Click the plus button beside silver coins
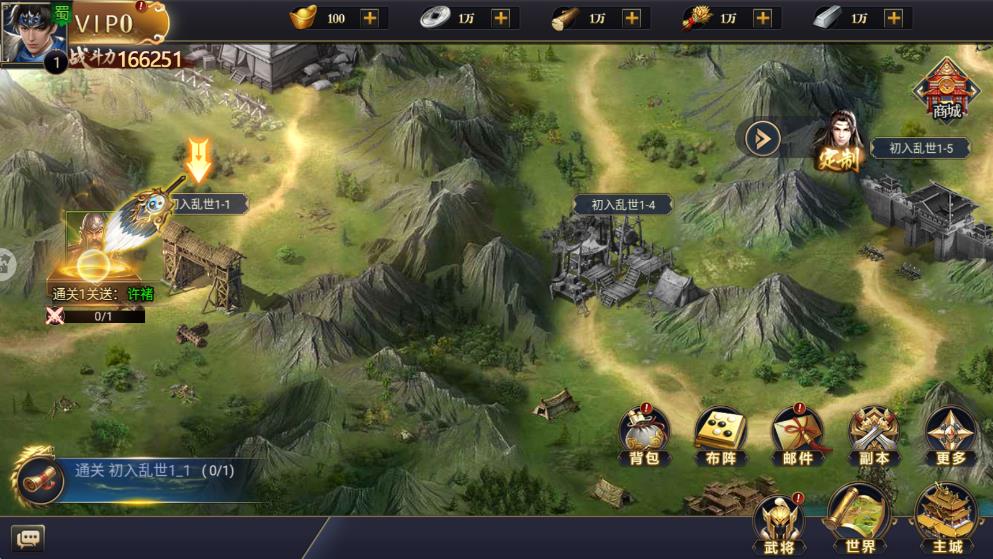993x559 pixels. [501, 18]
